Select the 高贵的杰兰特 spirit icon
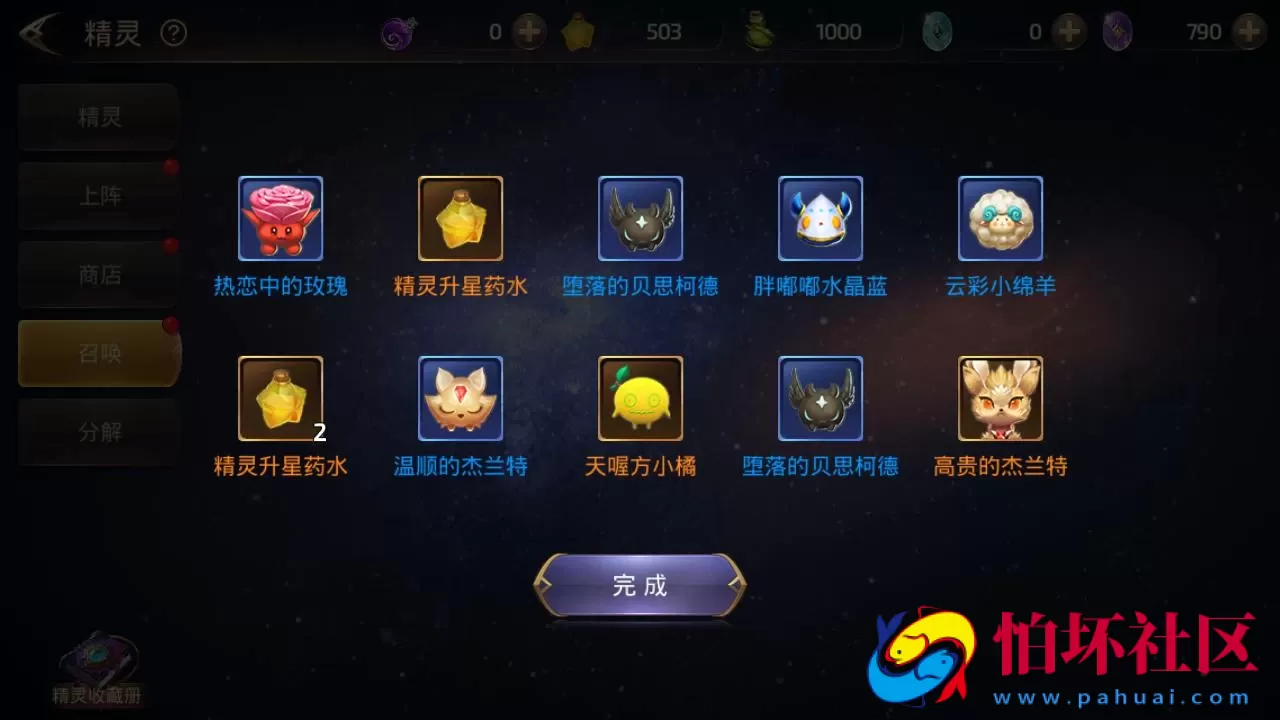The image size is (1280, 720). [x=999, y=398]
